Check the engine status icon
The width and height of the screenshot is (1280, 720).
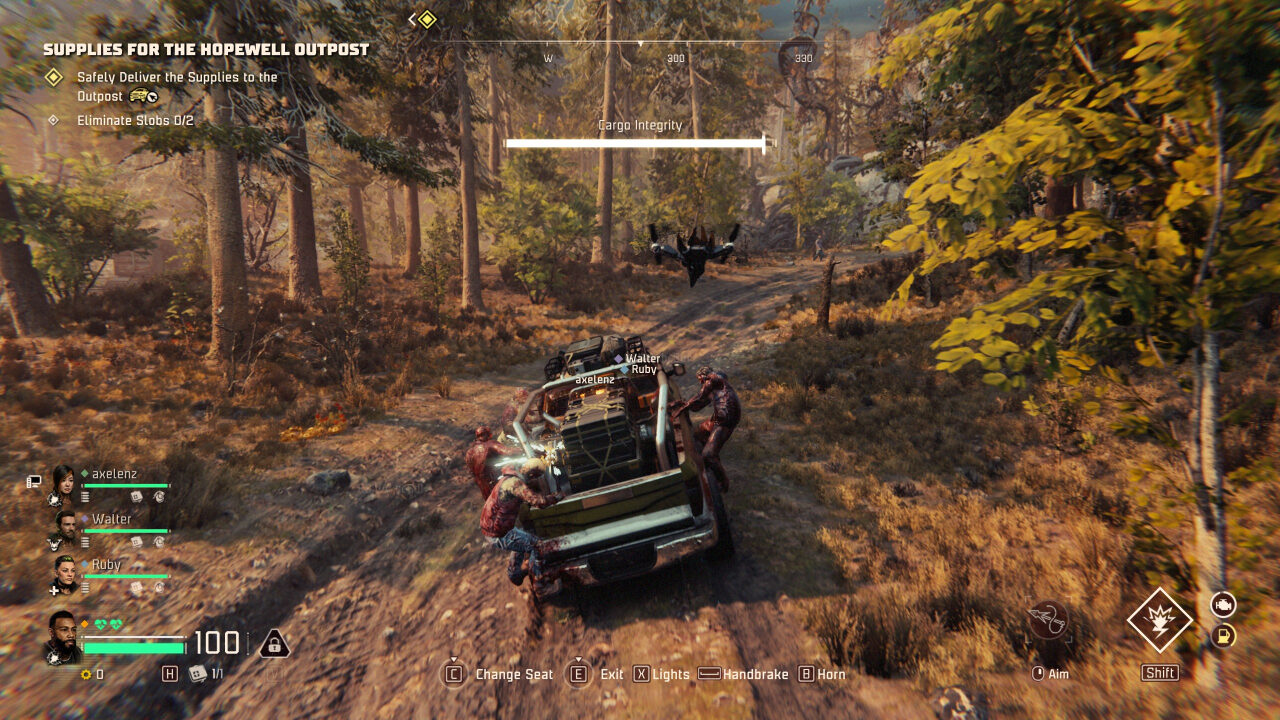pyautogui.click(x=1223, y=604)
